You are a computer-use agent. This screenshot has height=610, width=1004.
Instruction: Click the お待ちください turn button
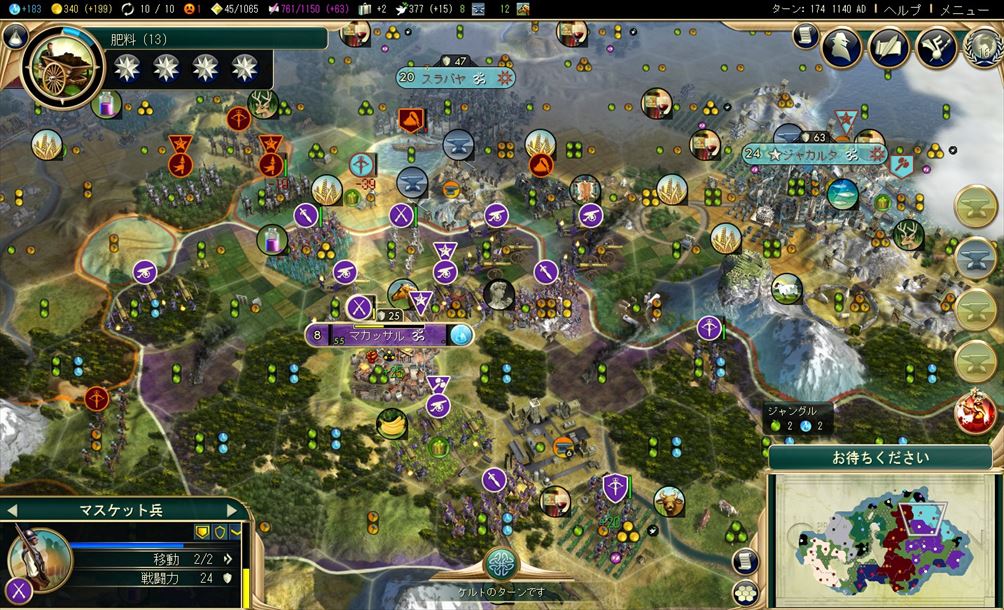tap(881, 459)
